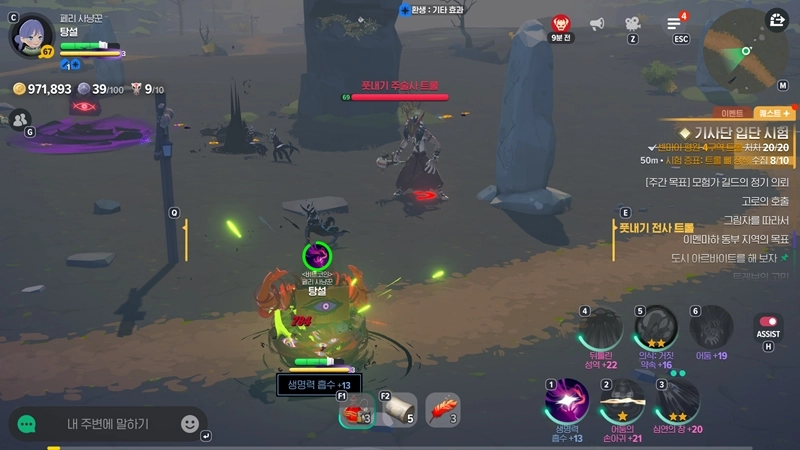Switch to the 이벤트 tab

(x=731, y=113)
